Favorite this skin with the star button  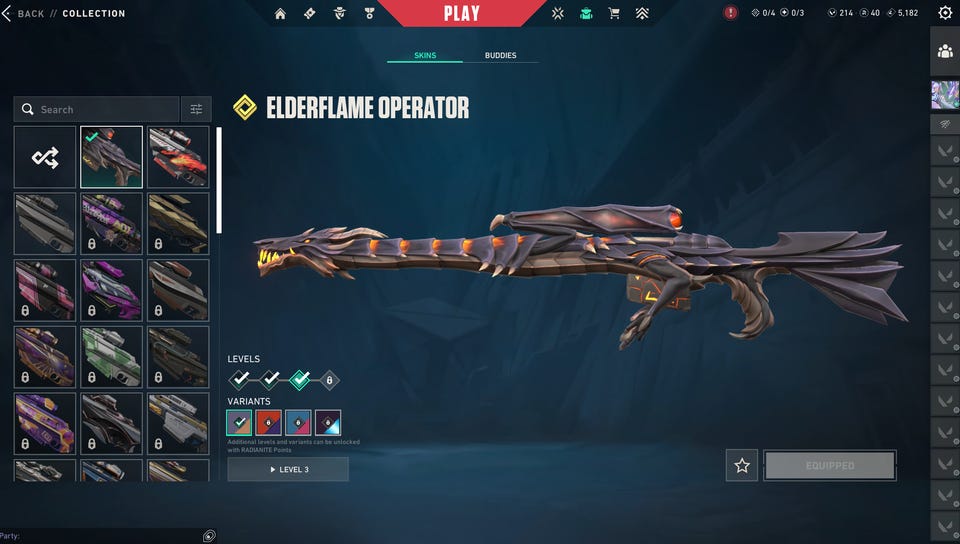[x=742, y=465]
